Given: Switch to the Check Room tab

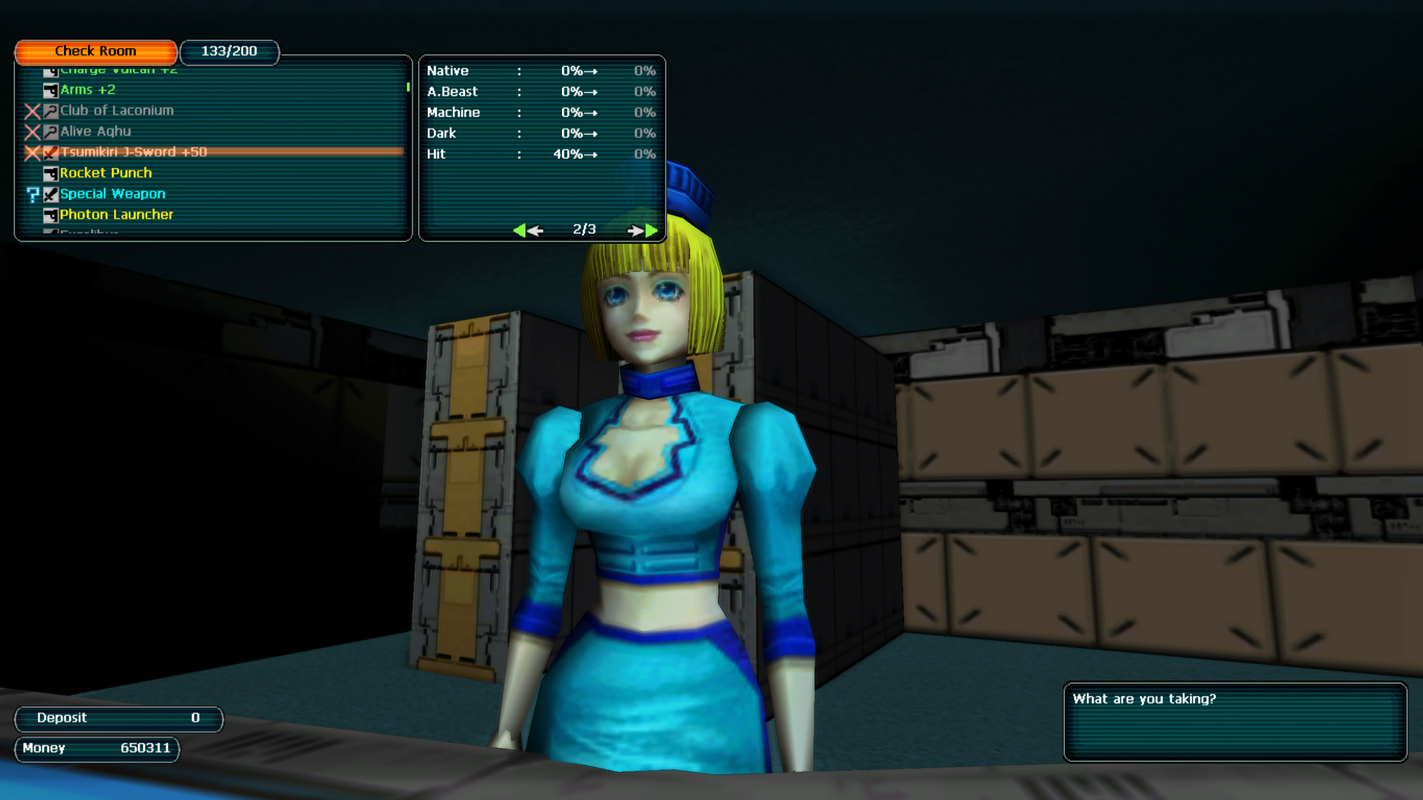Looking at the screenshot, I should click(x=95, y=51).
